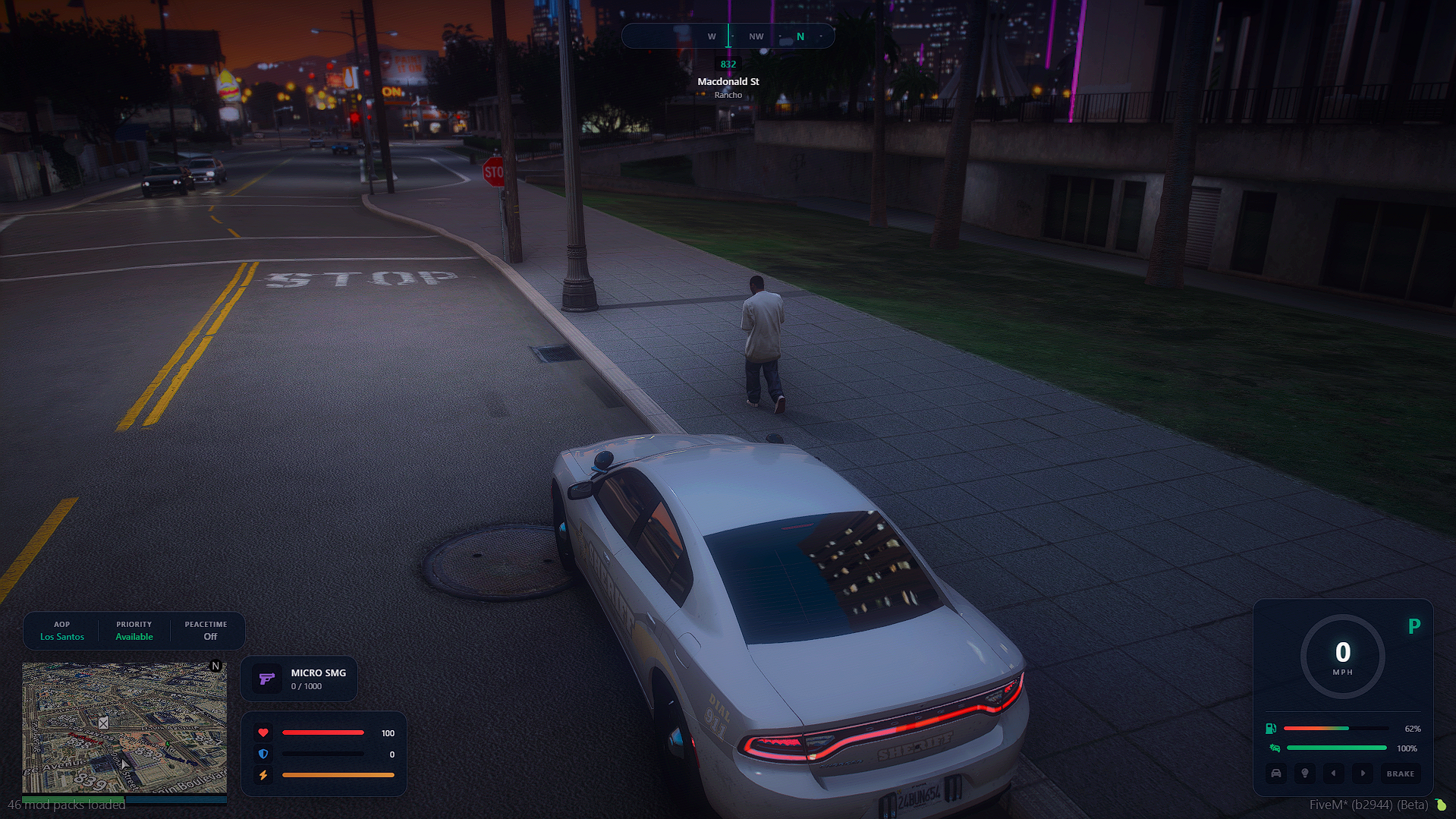Click the Priority Available status

[134, 631]
